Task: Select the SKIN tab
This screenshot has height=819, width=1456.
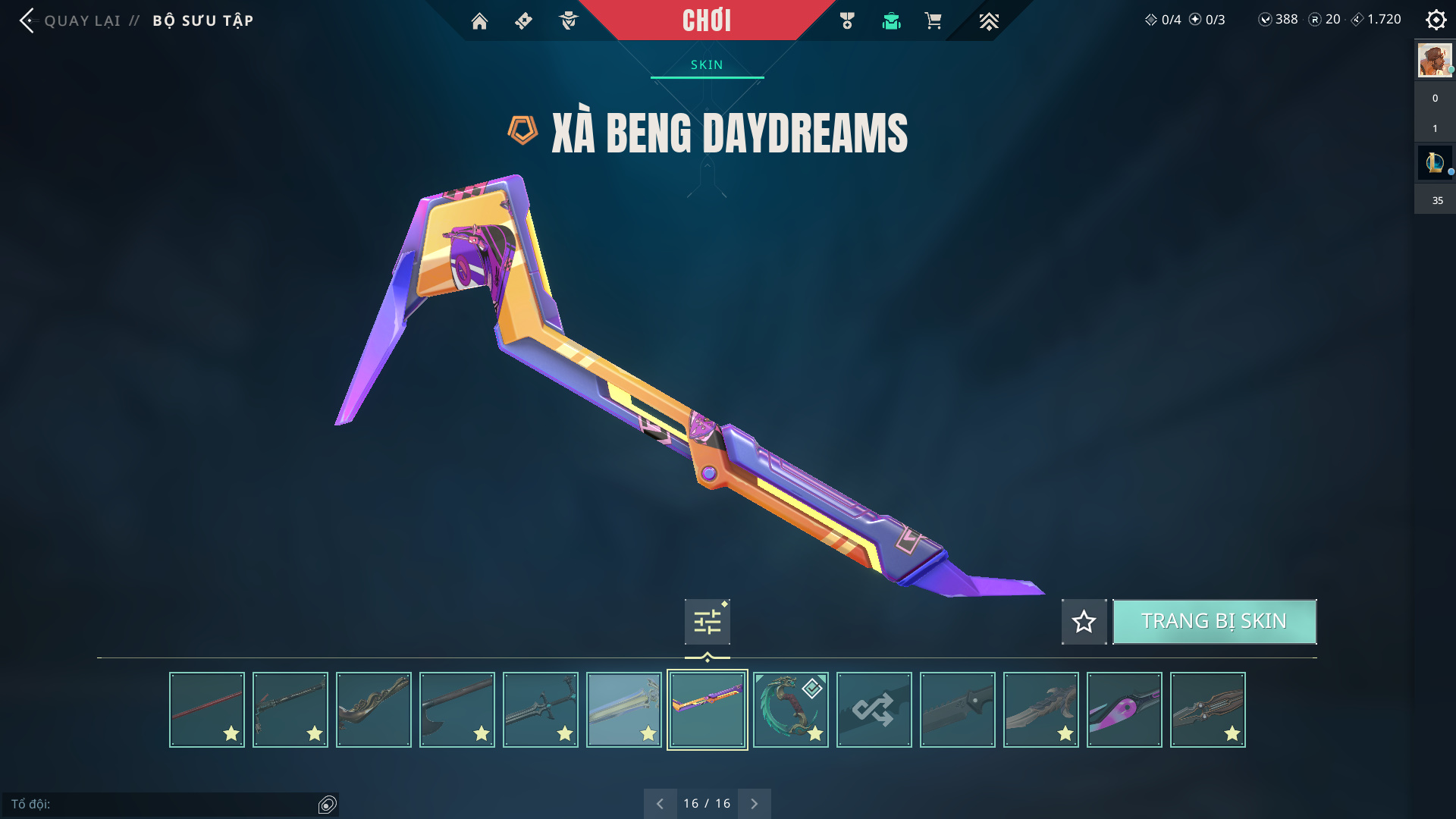Action: (x=707, y=65)
